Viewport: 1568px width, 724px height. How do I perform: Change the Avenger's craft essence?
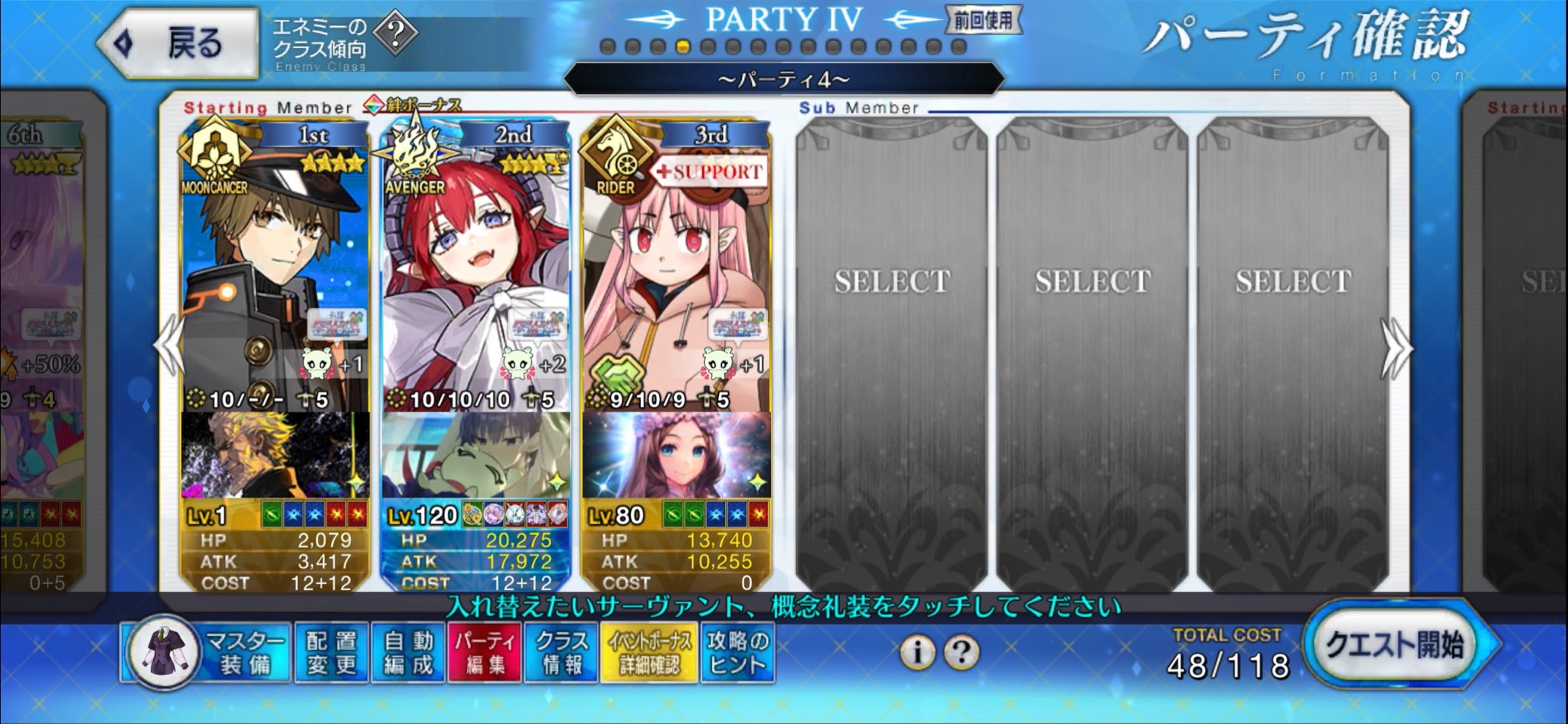(475, 455)
